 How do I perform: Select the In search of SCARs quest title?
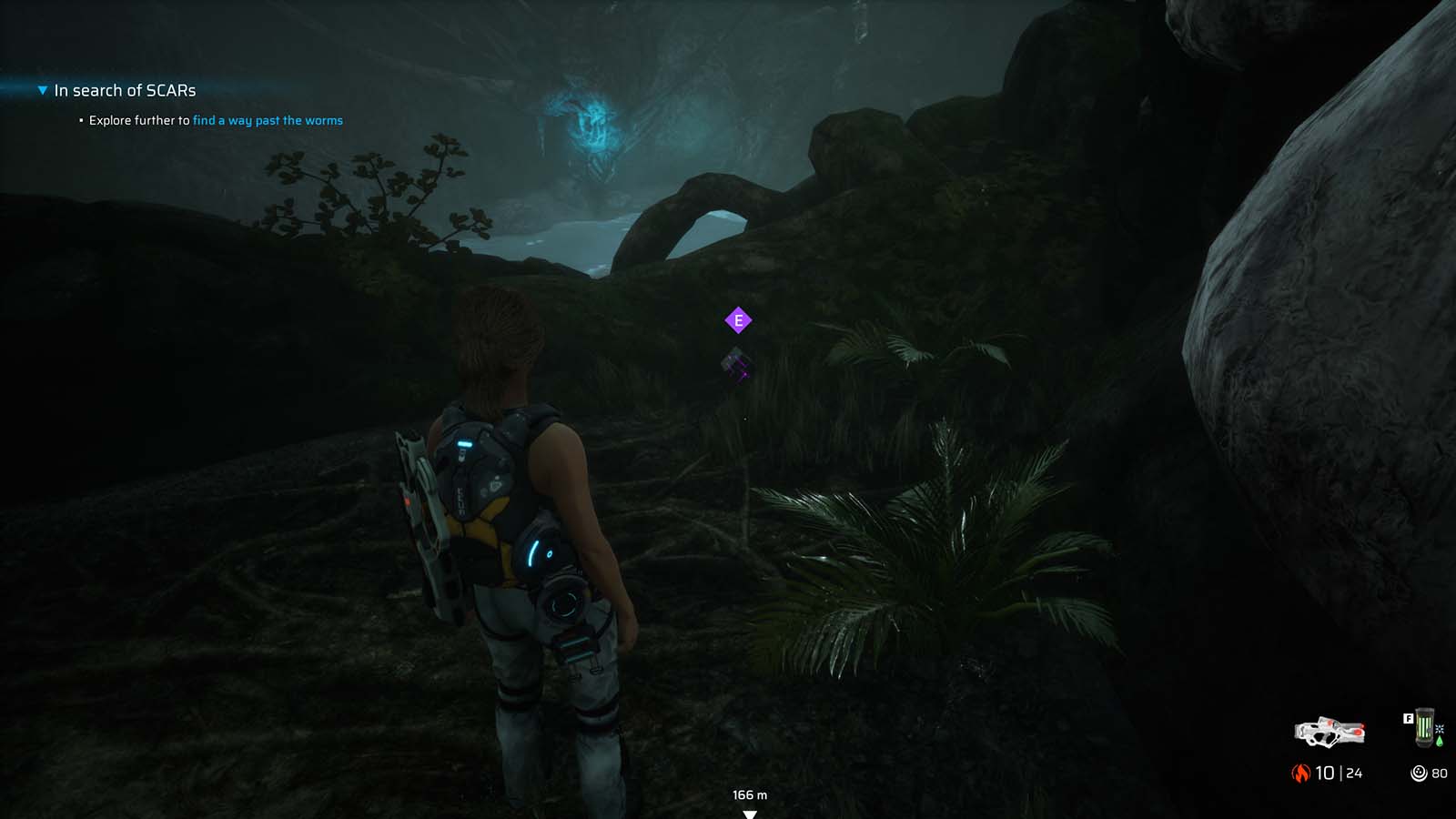coord(124,90)
